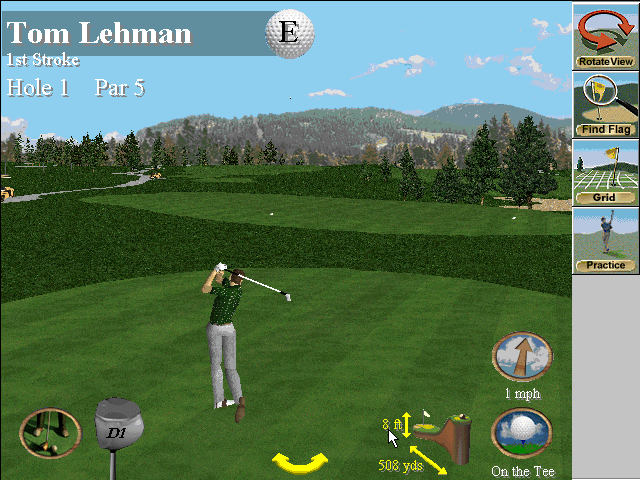Click the Rotate View button
This screenshot has width=640, height=480.
[x=606, y=36]
